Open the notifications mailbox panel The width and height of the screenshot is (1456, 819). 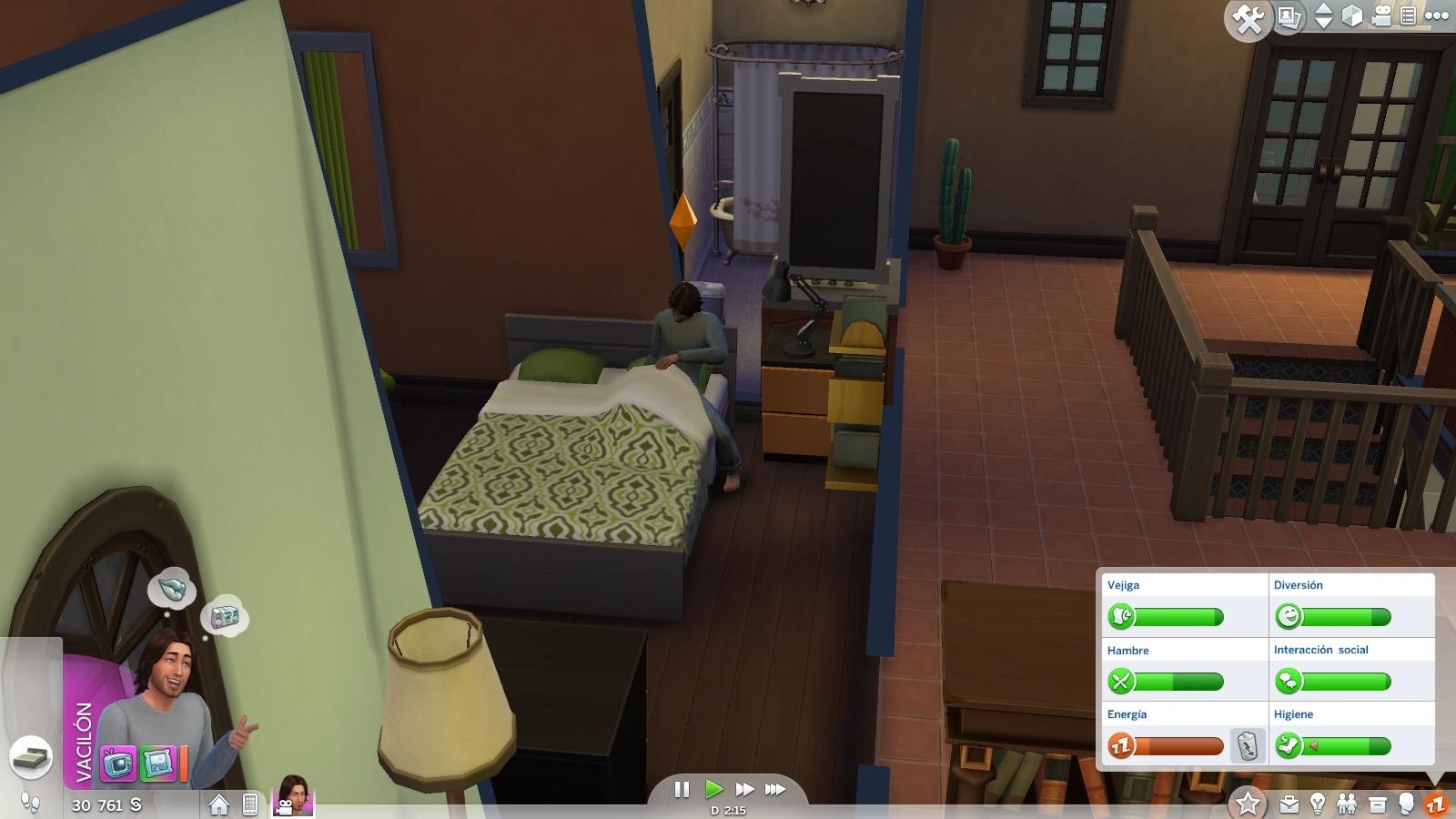click(1377, 804)
